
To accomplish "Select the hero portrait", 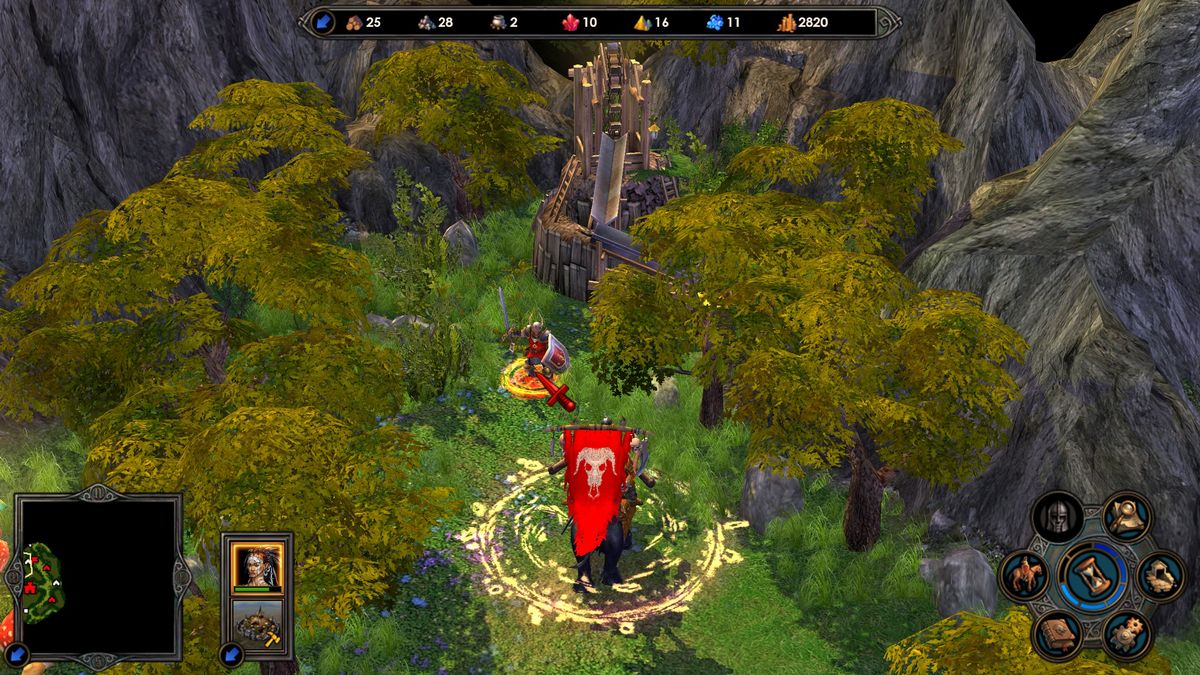I will coord(257,567).
